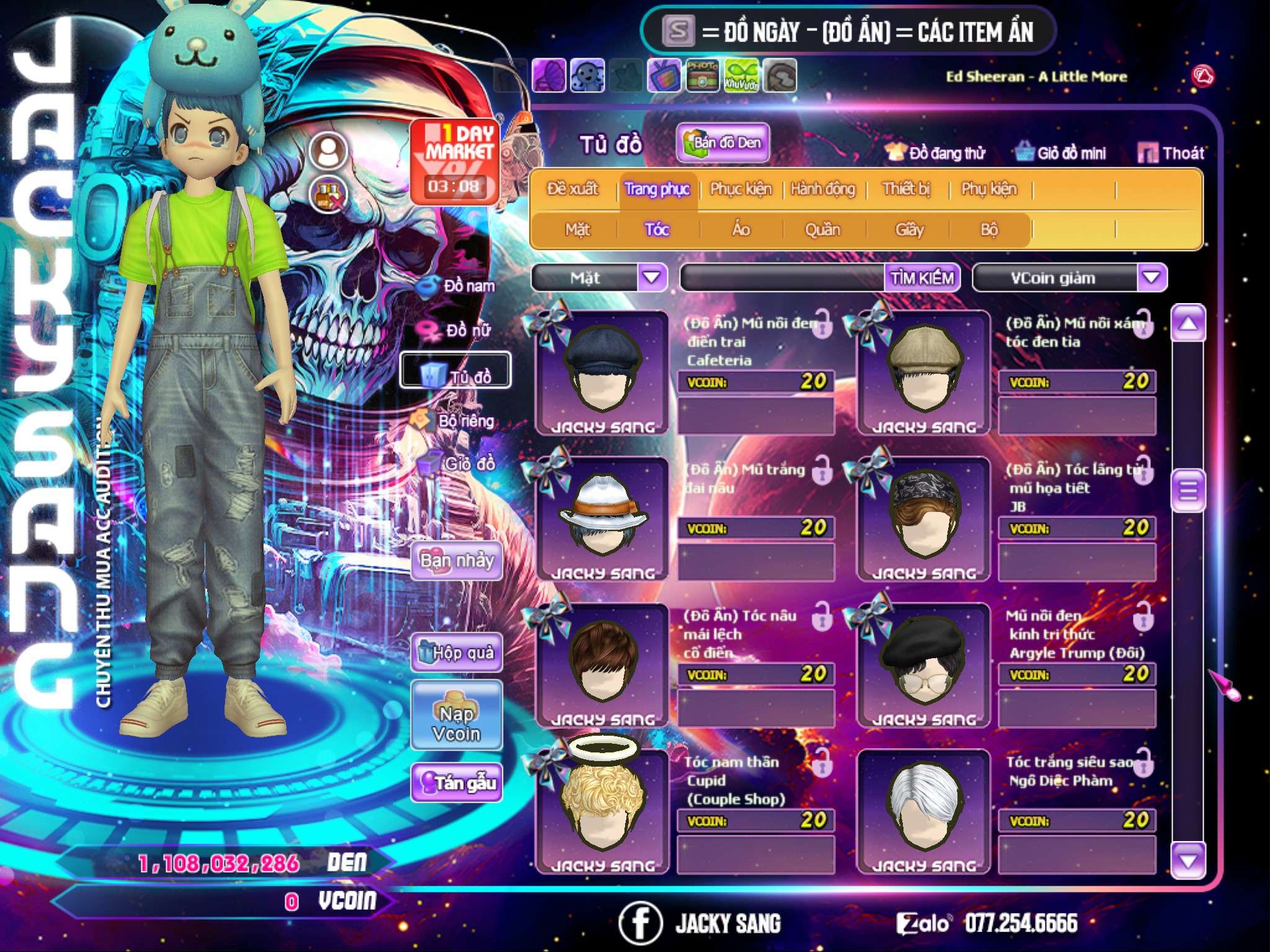This screenshot has width=1270, height=952.
Task: Switch to the Hành động tab
Action: (822, 189)
